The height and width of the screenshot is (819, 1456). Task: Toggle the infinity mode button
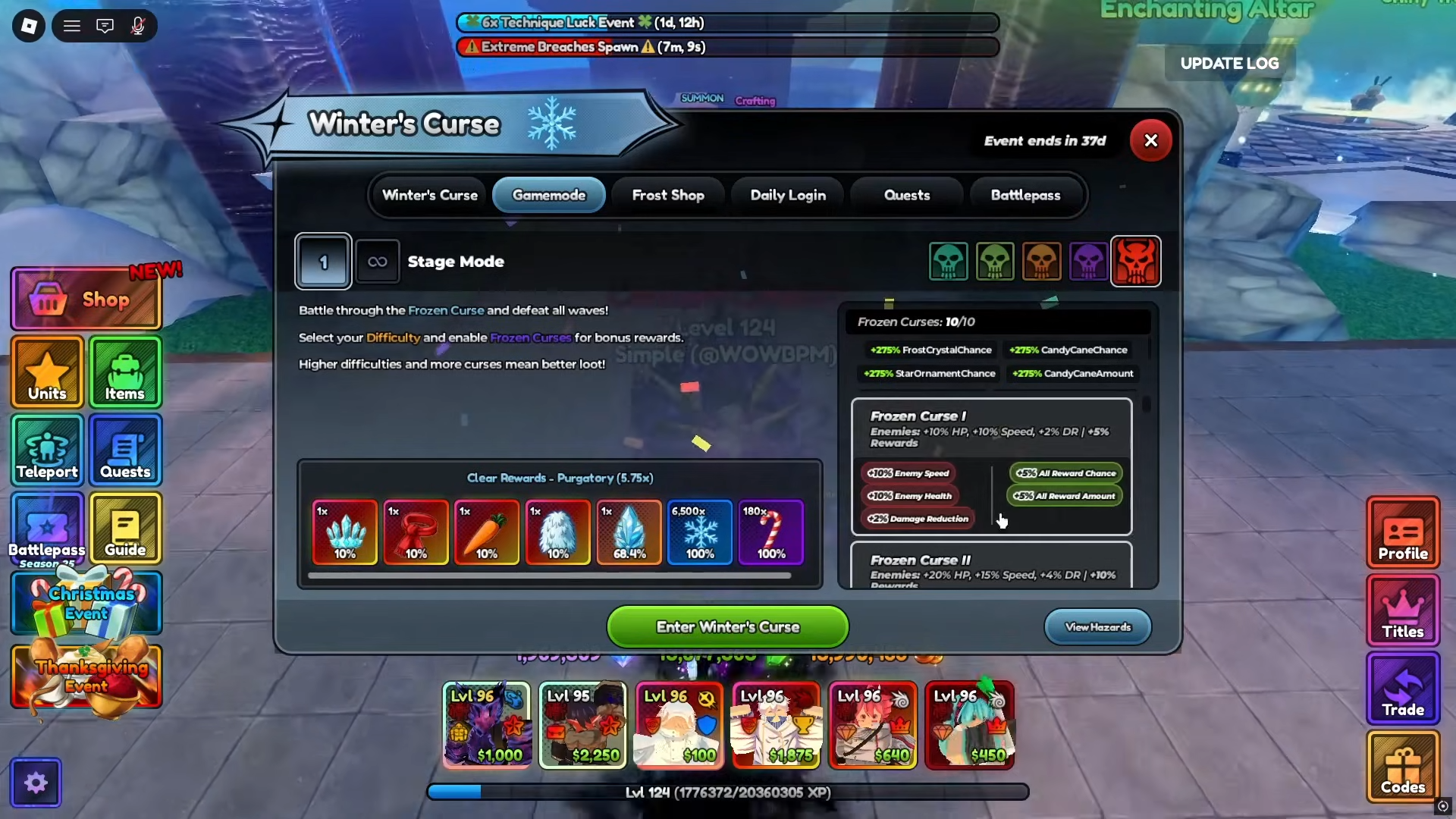tap(377, 262)
